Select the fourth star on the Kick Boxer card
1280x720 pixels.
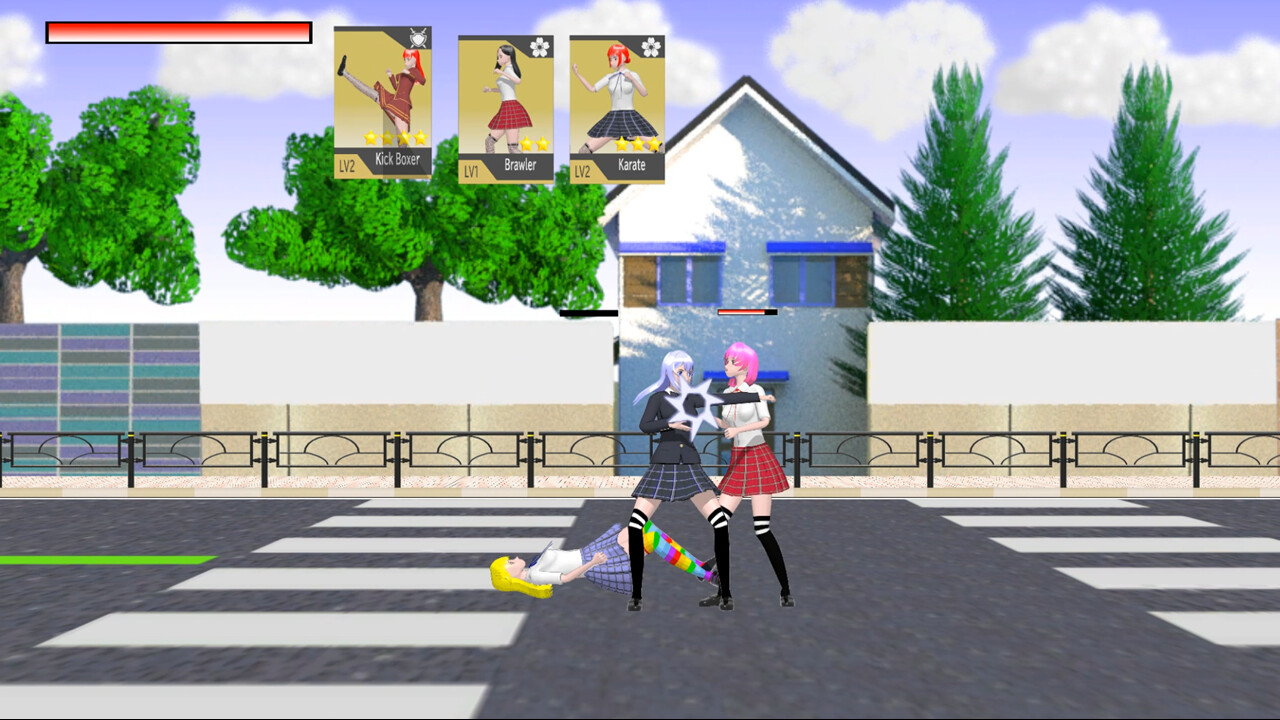[421, 137]
